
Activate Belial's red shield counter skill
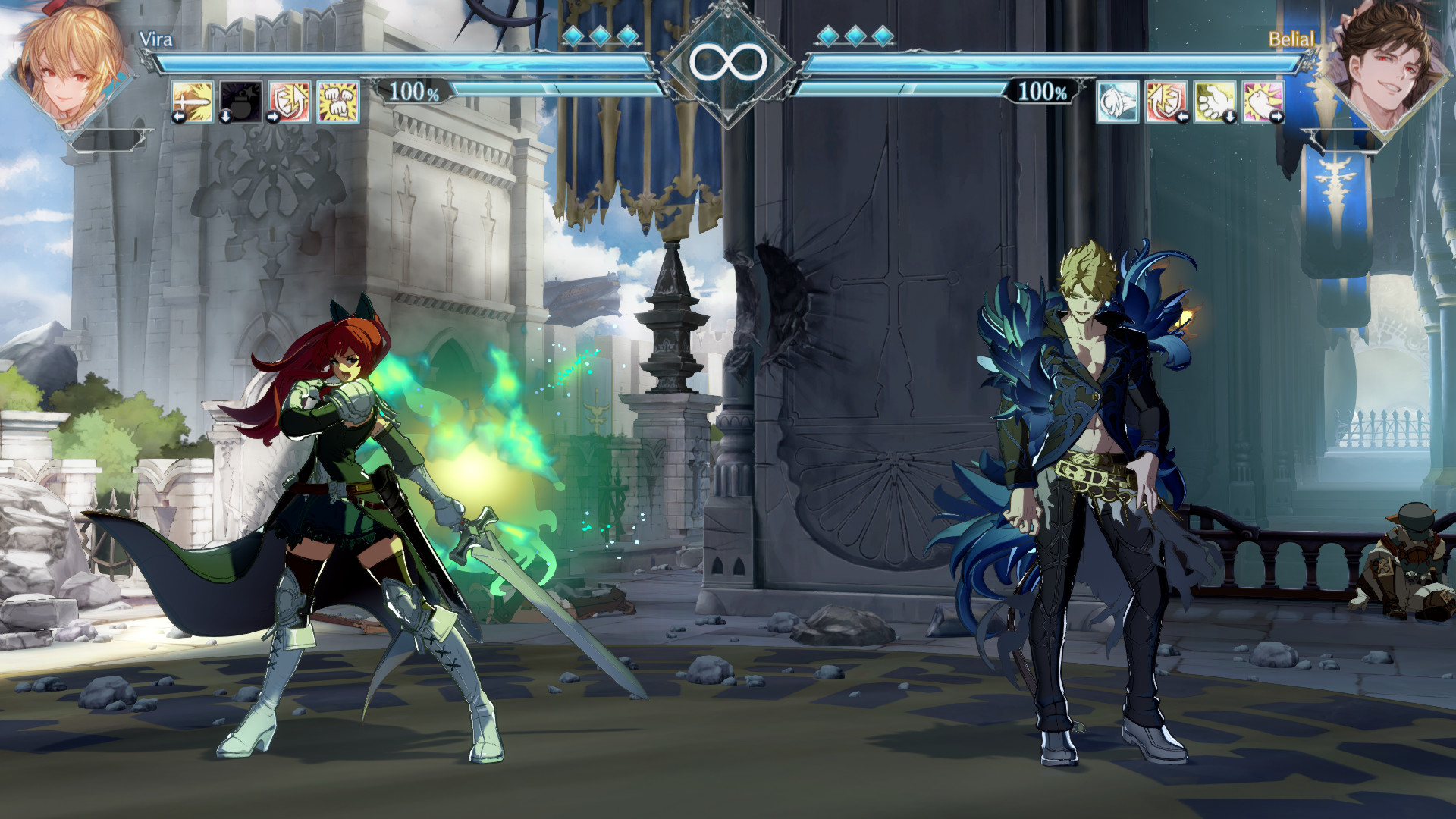[1166, 102]
